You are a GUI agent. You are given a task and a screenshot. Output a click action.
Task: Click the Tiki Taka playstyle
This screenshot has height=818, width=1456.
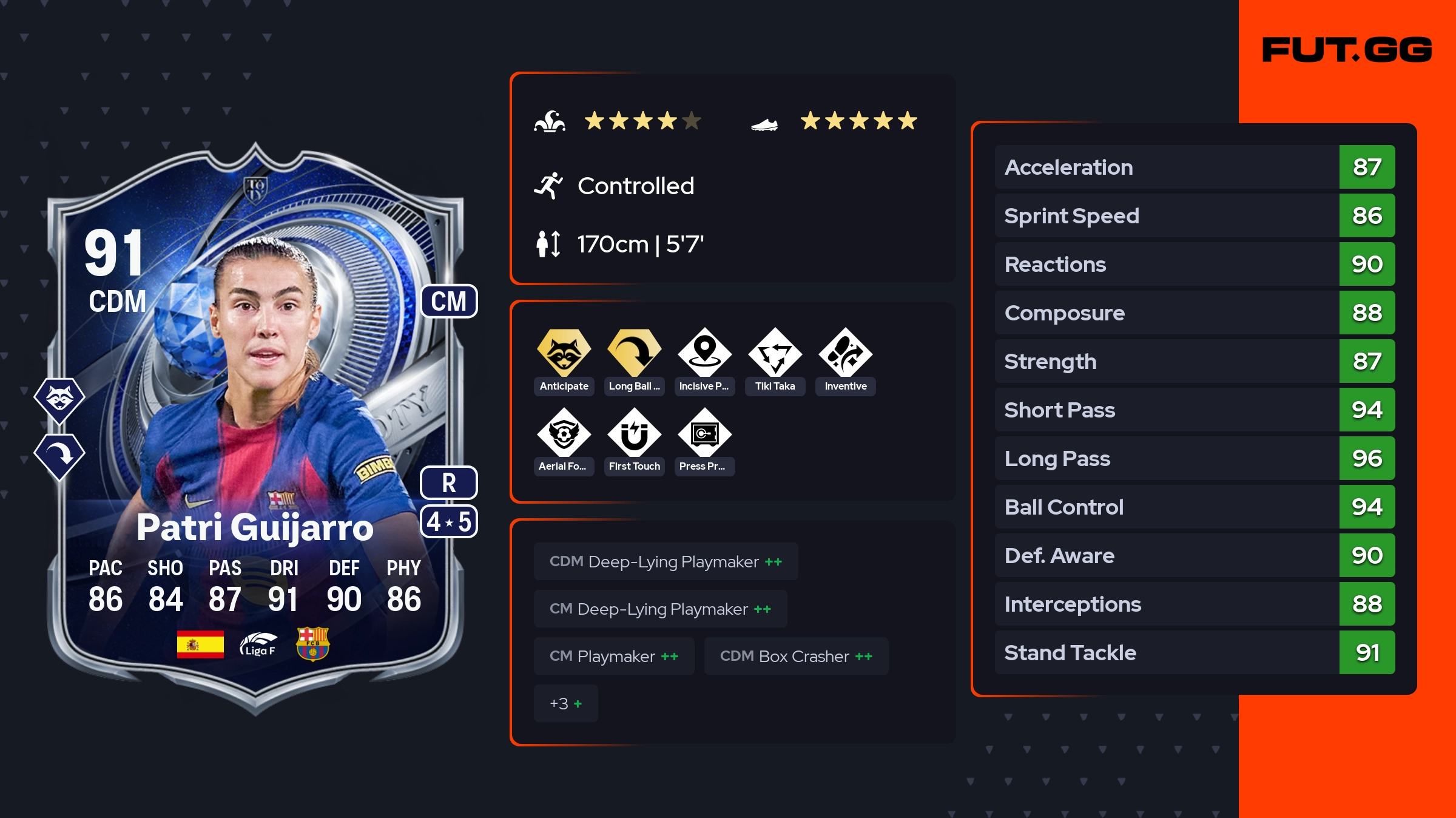[775, 354]
